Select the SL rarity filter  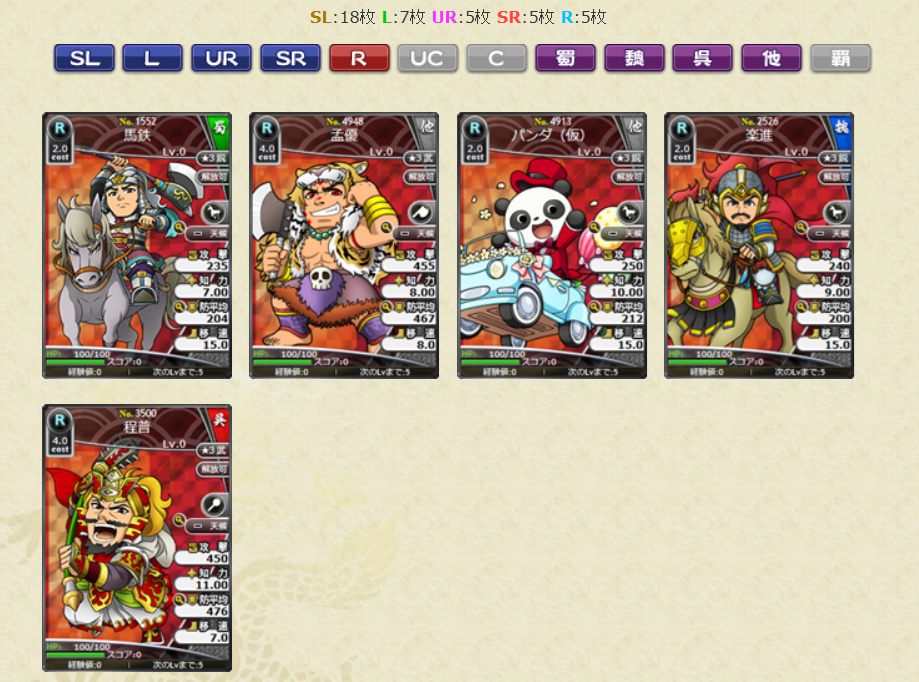[x=84, y=58]
